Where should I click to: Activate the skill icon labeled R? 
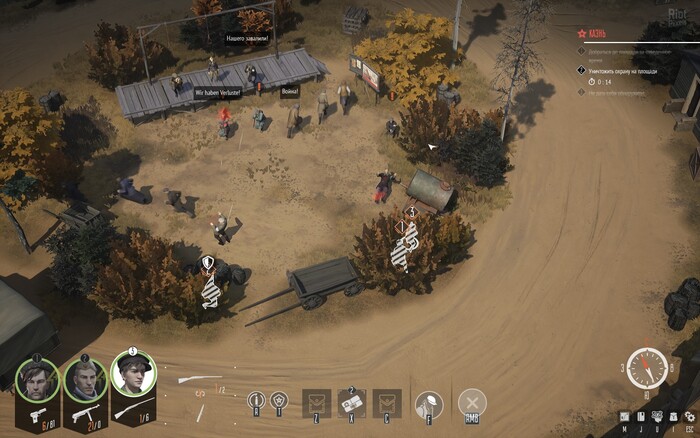coord(256,401)
